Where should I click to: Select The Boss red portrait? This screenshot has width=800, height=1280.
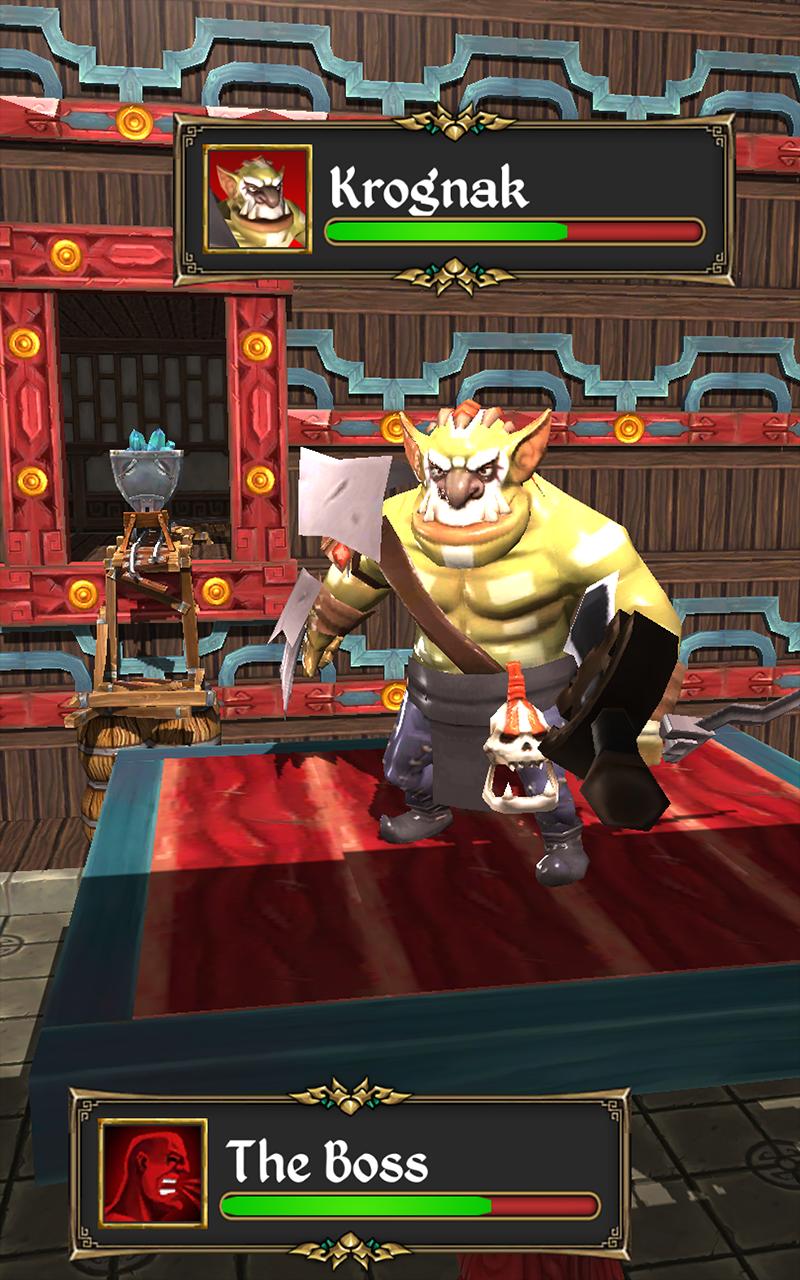(153, 1172)
